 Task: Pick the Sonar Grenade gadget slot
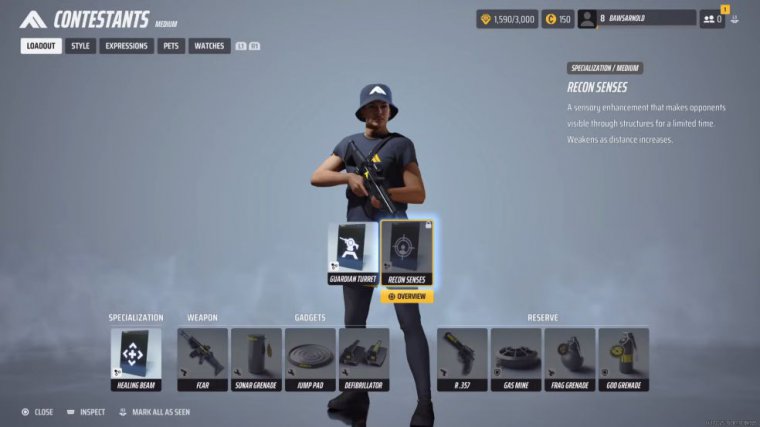pyautogui.click(x=256, y=359)
